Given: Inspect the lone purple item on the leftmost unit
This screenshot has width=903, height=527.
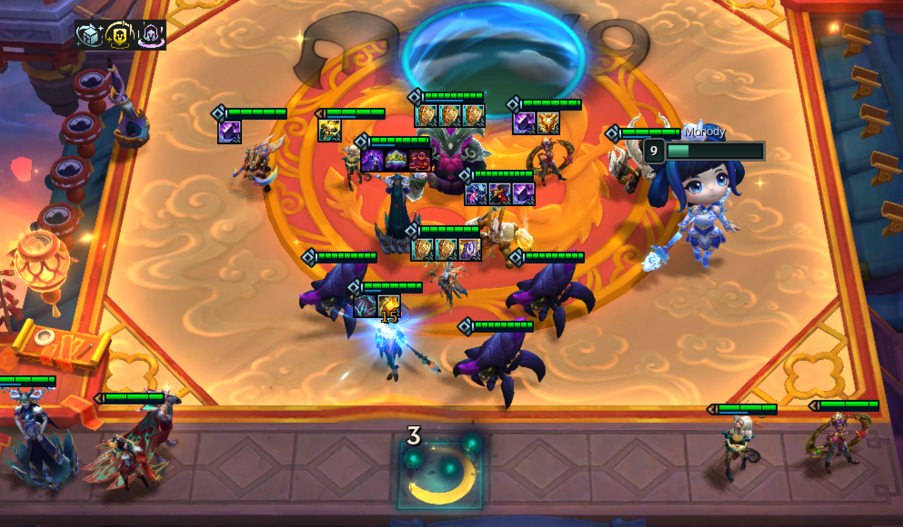Looking at the screenshot, I should [x=230, y=131].
